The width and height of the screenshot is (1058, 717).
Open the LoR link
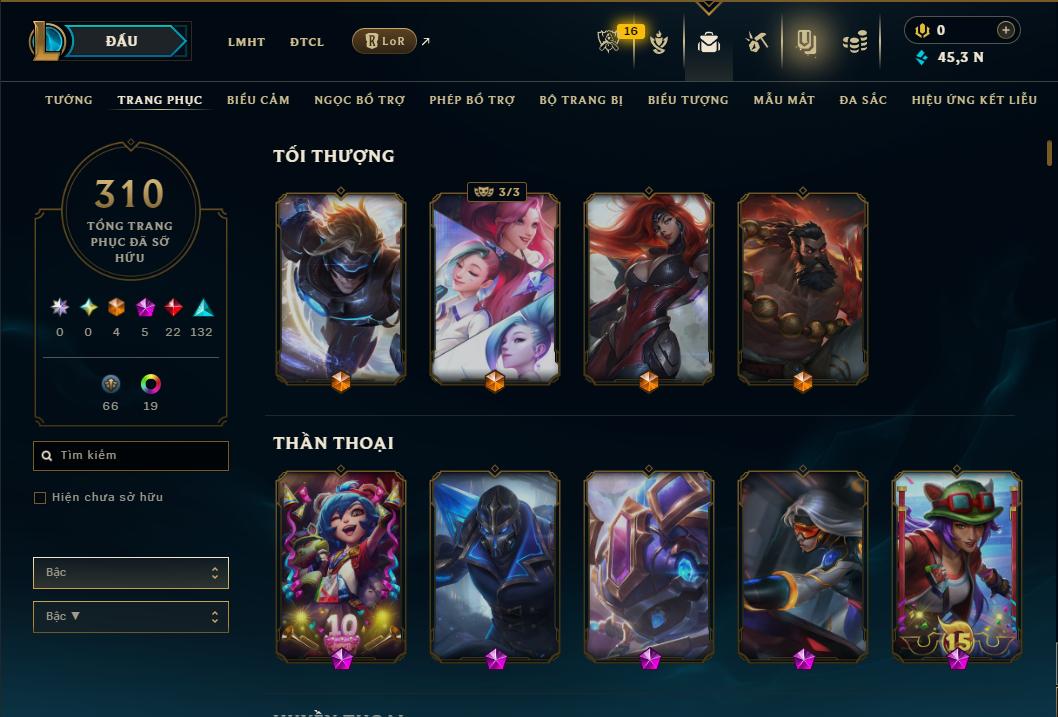pos(384,41)
